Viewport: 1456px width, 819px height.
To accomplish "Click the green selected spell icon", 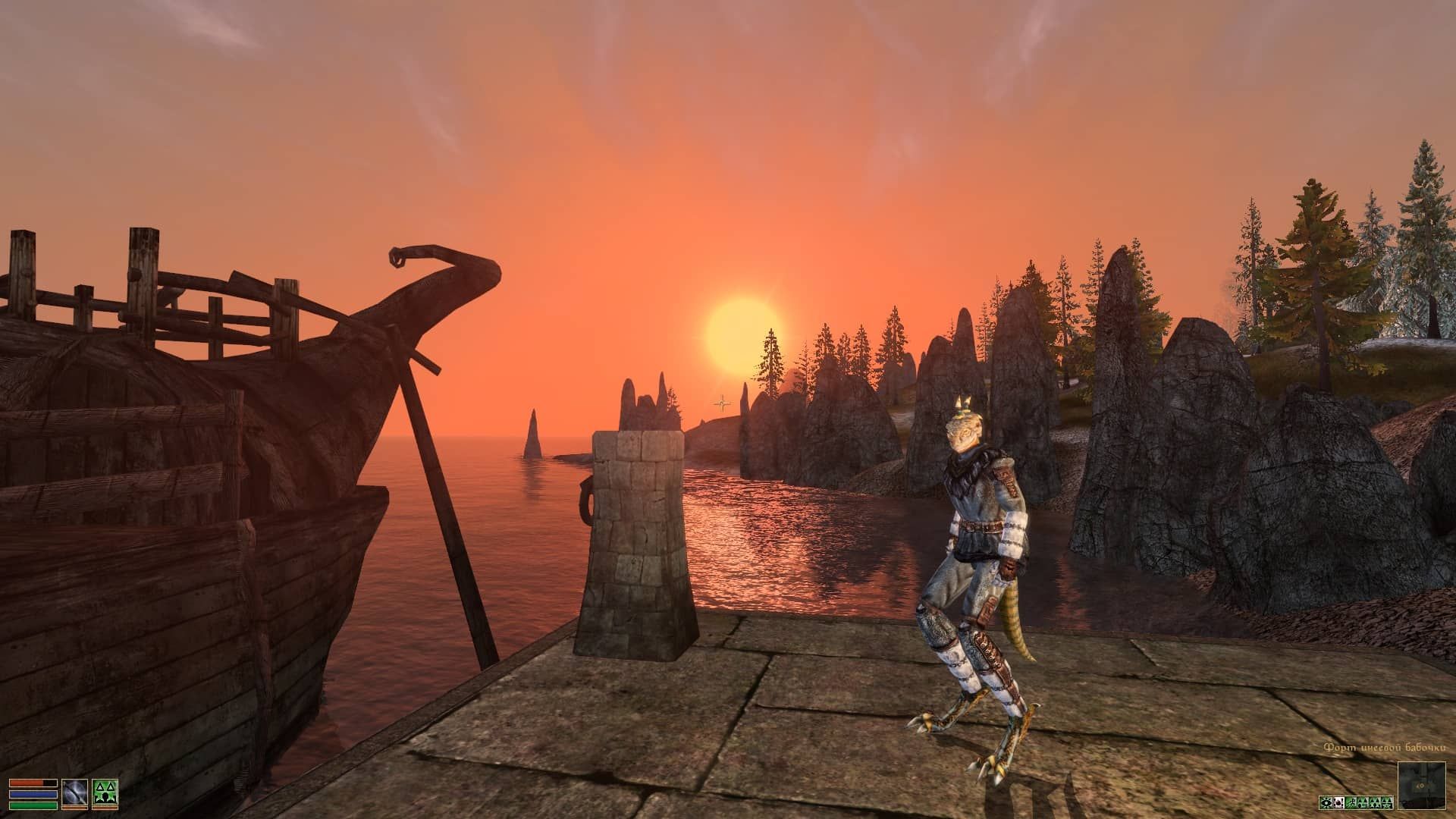I will [105, 792].
